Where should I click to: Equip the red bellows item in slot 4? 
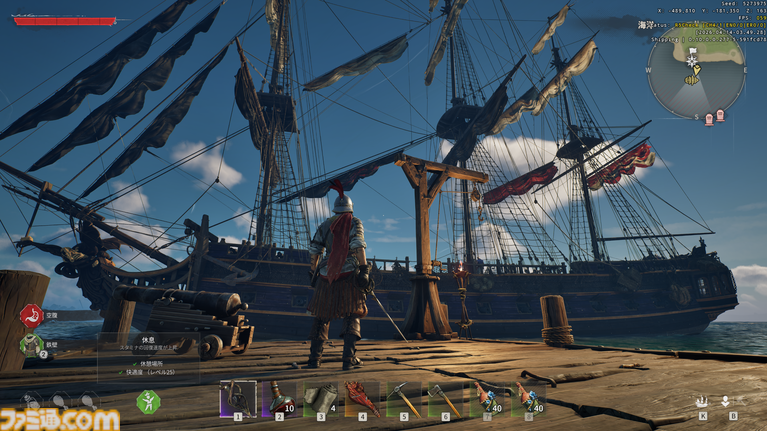362,398
